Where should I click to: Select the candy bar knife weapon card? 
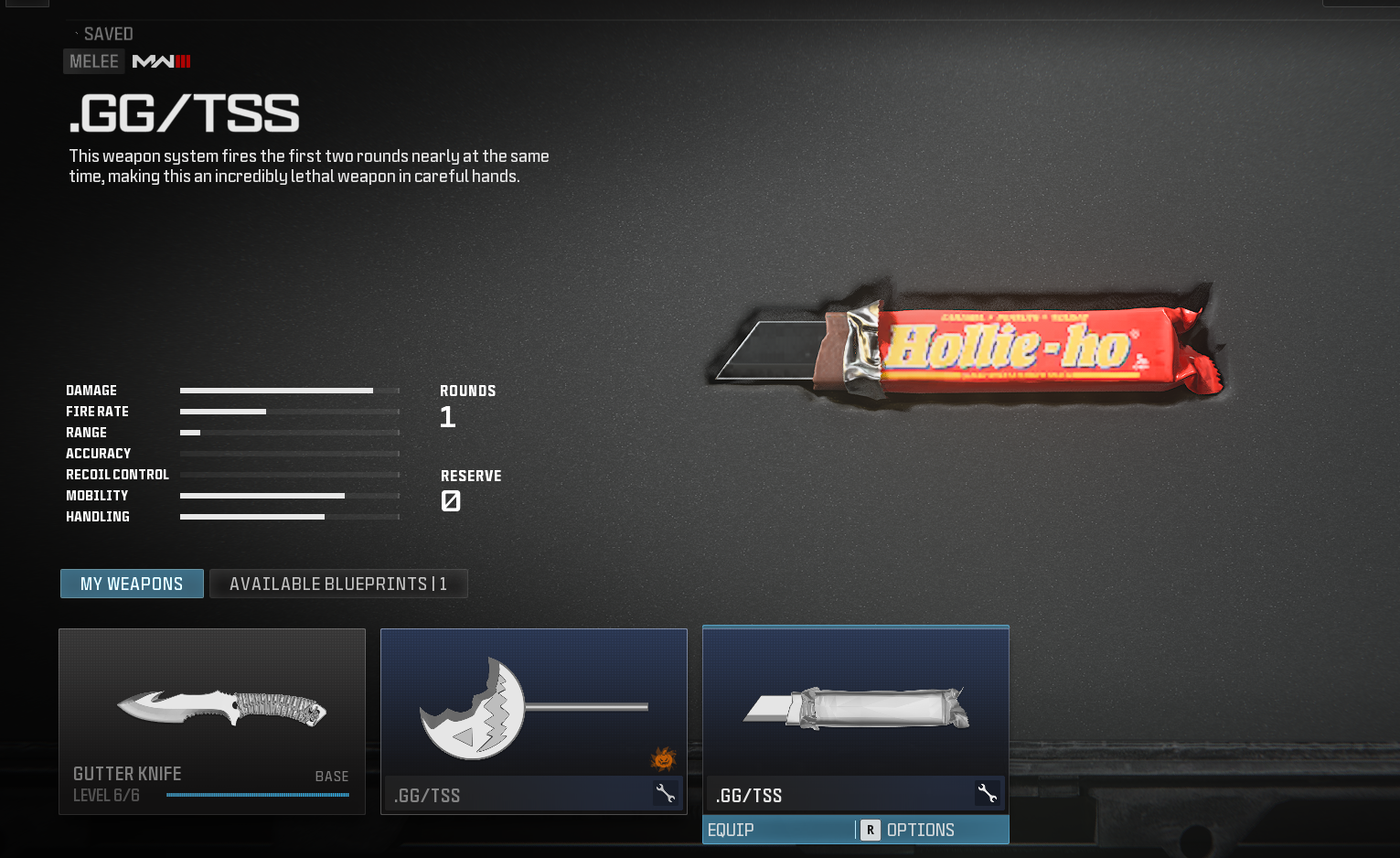(855, 709)
